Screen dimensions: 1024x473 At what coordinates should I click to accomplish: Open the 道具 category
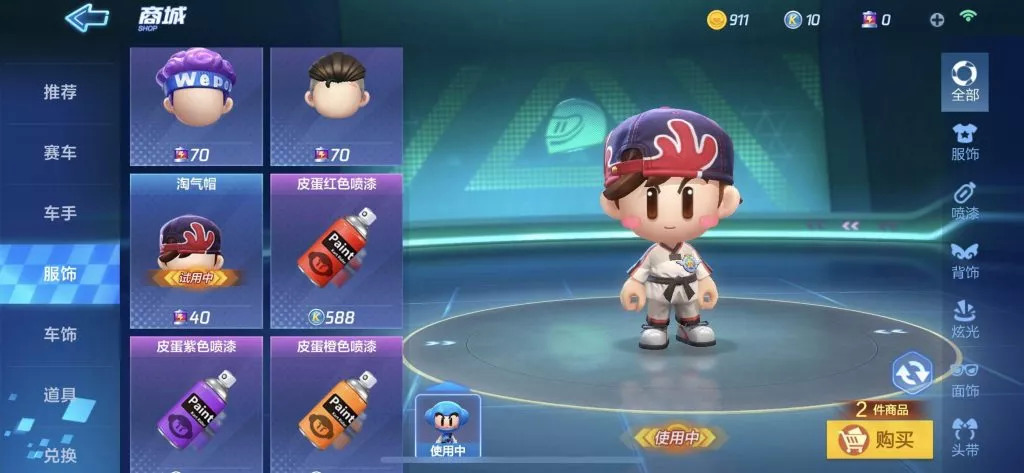pyautogui.click(x=60, y=394)
